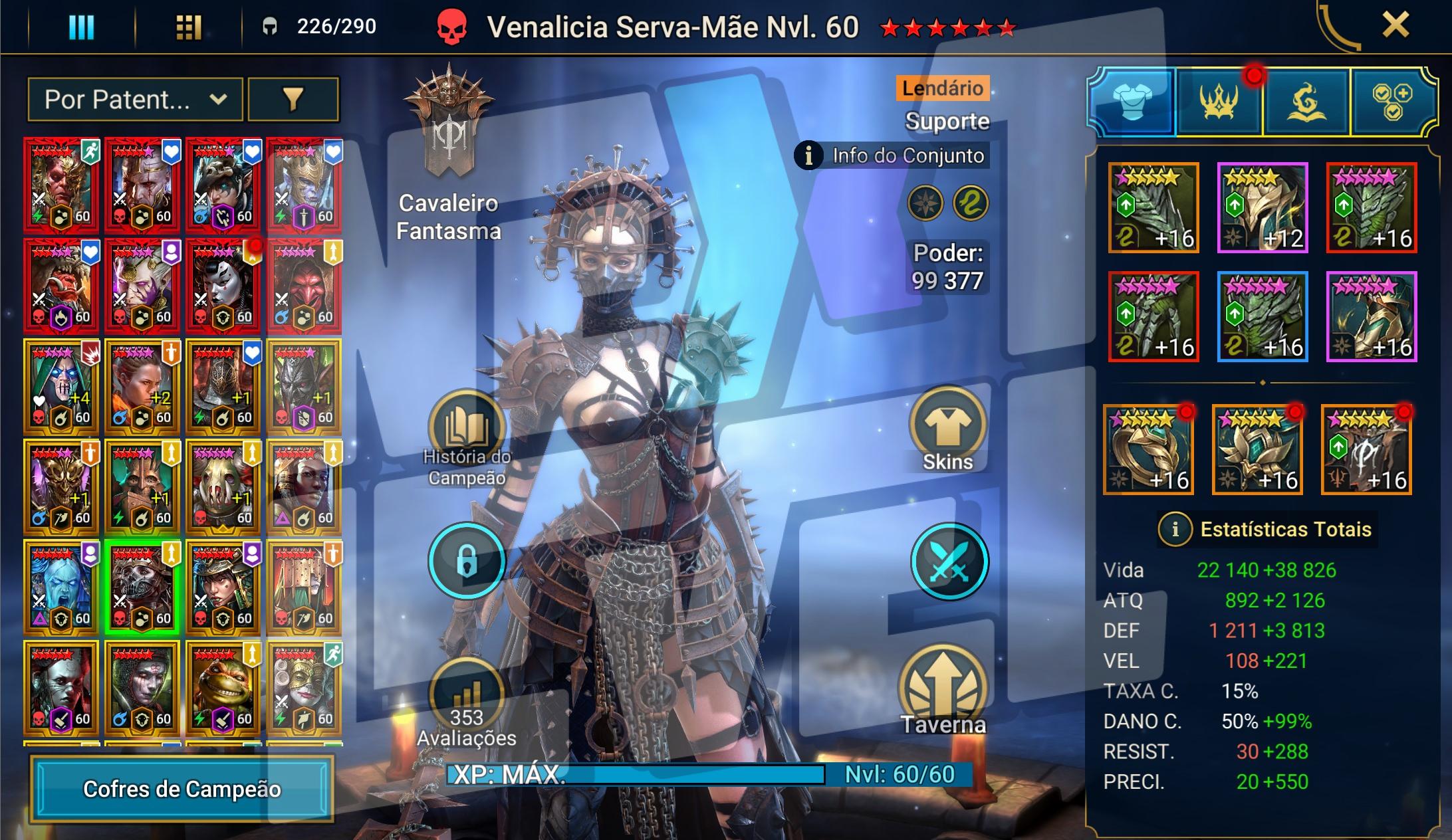Select the +12 helmet artifact slot
Screen dimensions: 1452x840
1262,208
